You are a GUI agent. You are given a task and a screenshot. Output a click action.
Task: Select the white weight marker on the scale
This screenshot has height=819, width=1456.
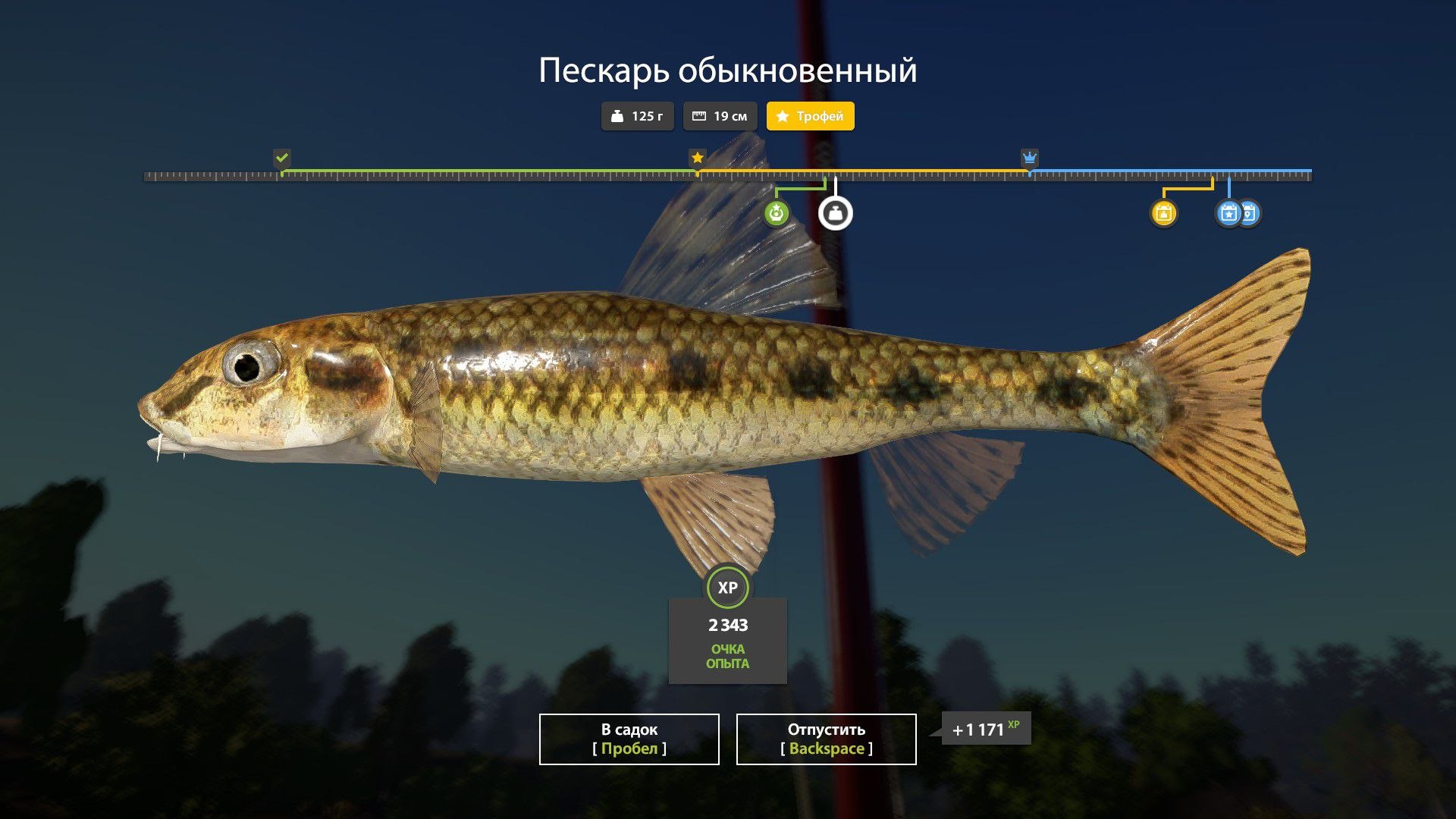(x=835, y=213)
